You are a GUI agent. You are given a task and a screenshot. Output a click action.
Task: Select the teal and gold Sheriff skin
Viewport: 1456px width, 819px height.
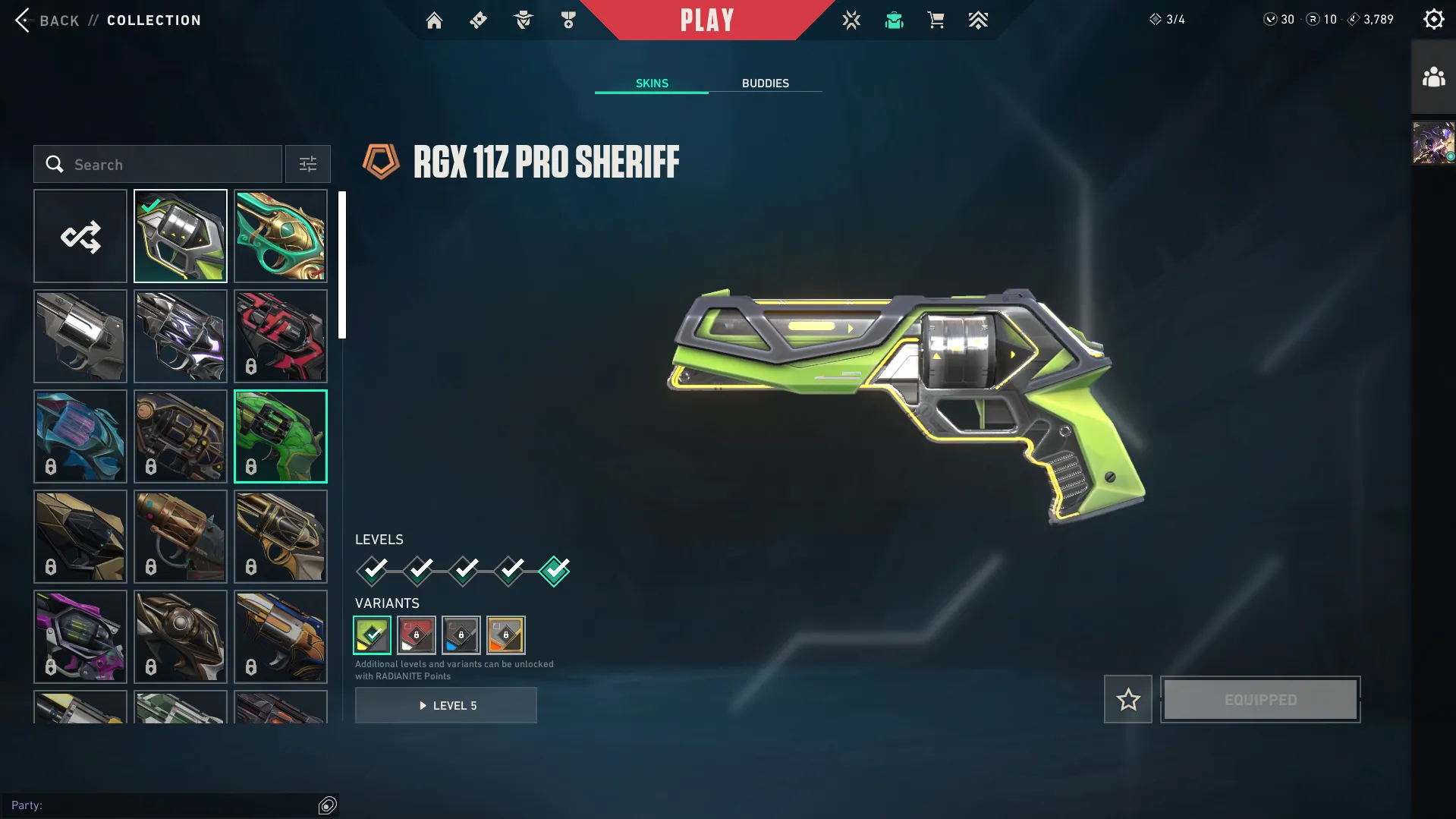pos(281,236)
